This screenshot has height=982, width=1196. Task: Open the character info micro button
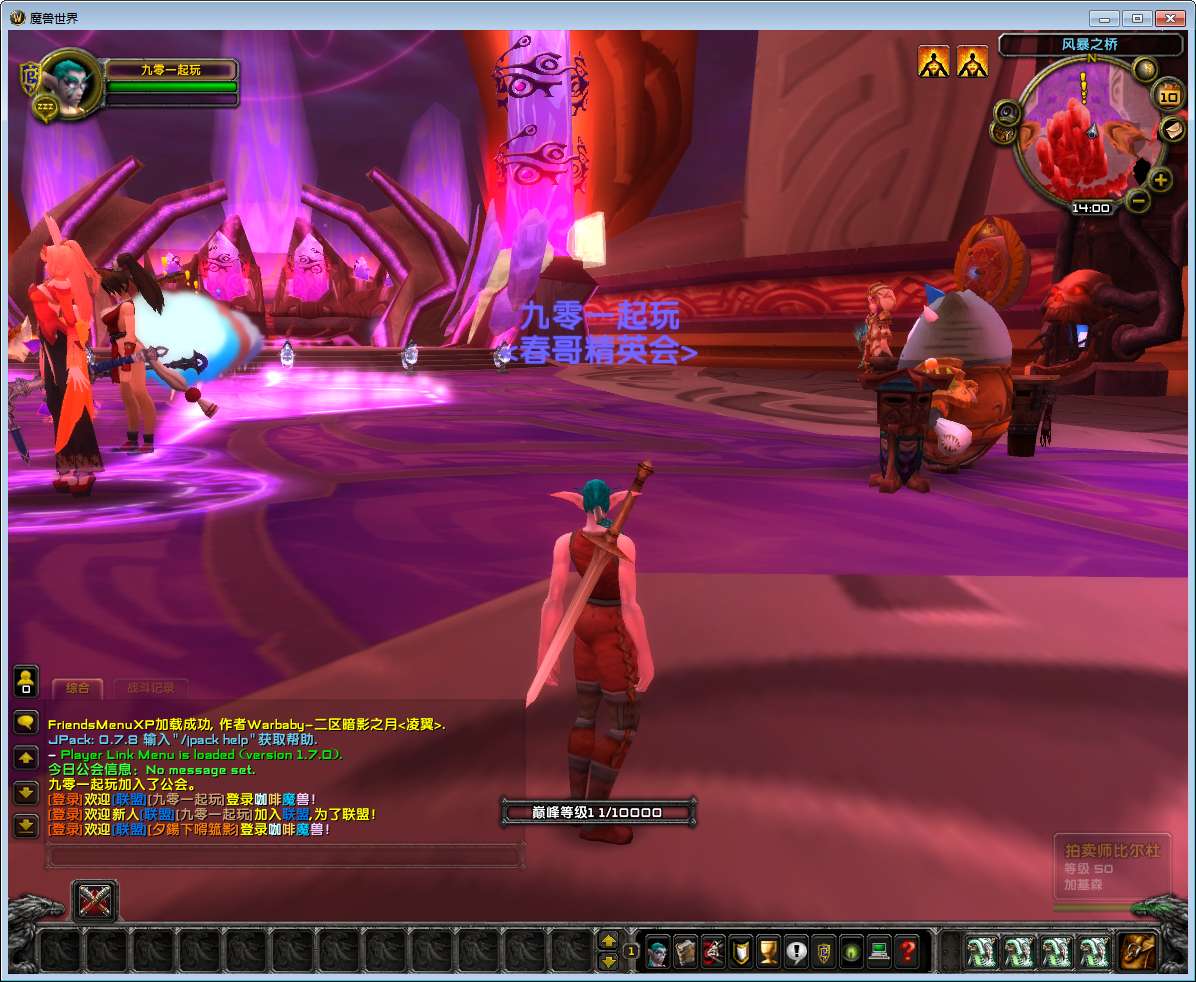click(x=657, y=951)
